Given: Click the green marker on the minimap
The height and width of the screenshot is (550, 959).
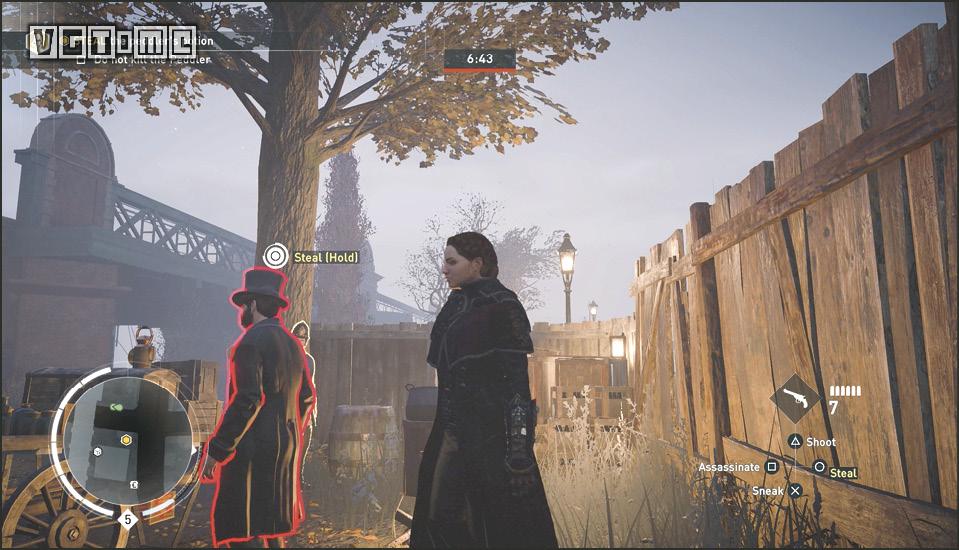Looking at the screenshot, I should point(117,407).
